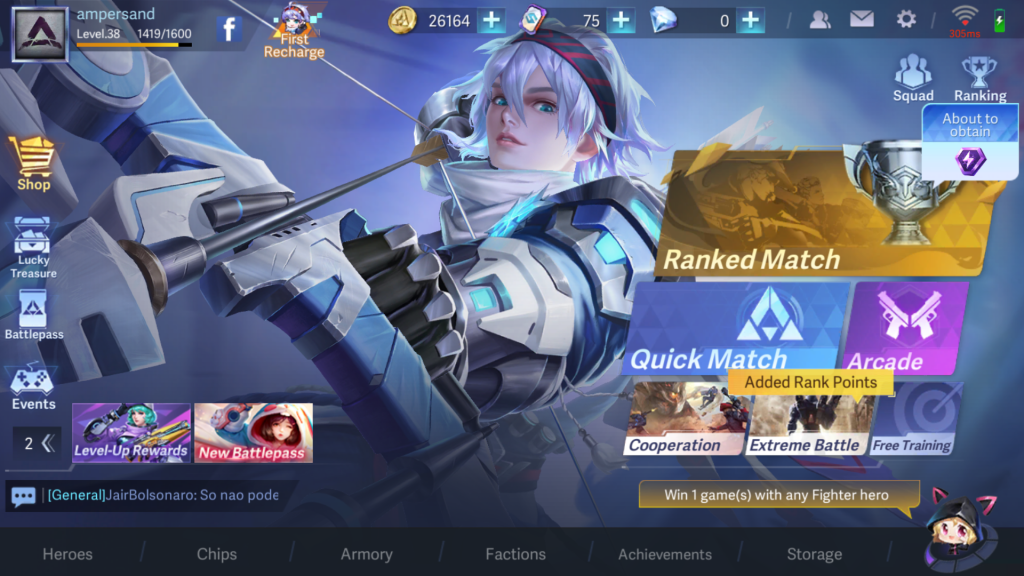This screenshot has height=576, width=1024.
Task: View the Ranking leaderboard
Action: [x=979, y=78]
